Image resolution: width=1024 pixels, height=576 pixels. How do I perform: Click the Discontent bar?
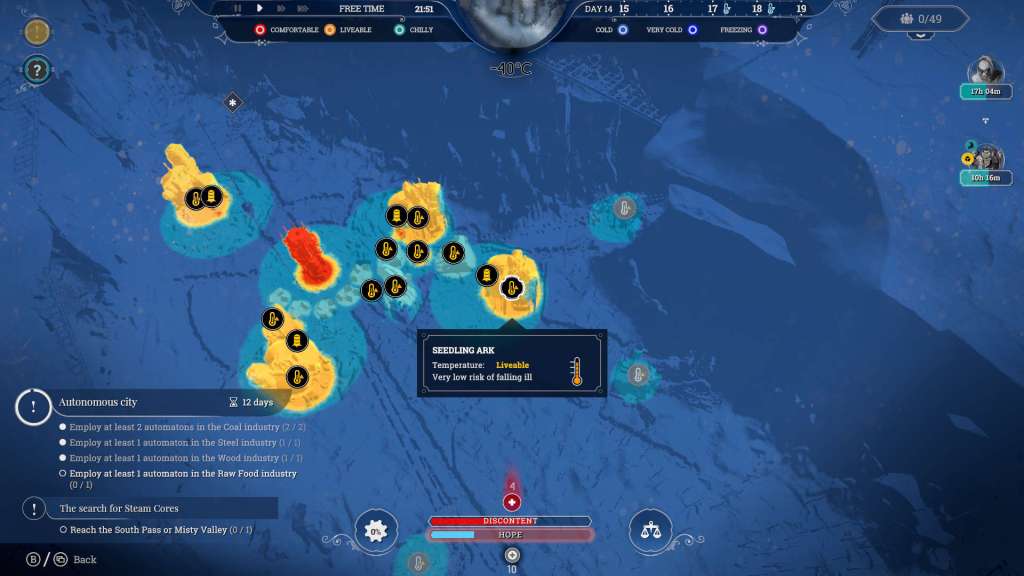511,521
